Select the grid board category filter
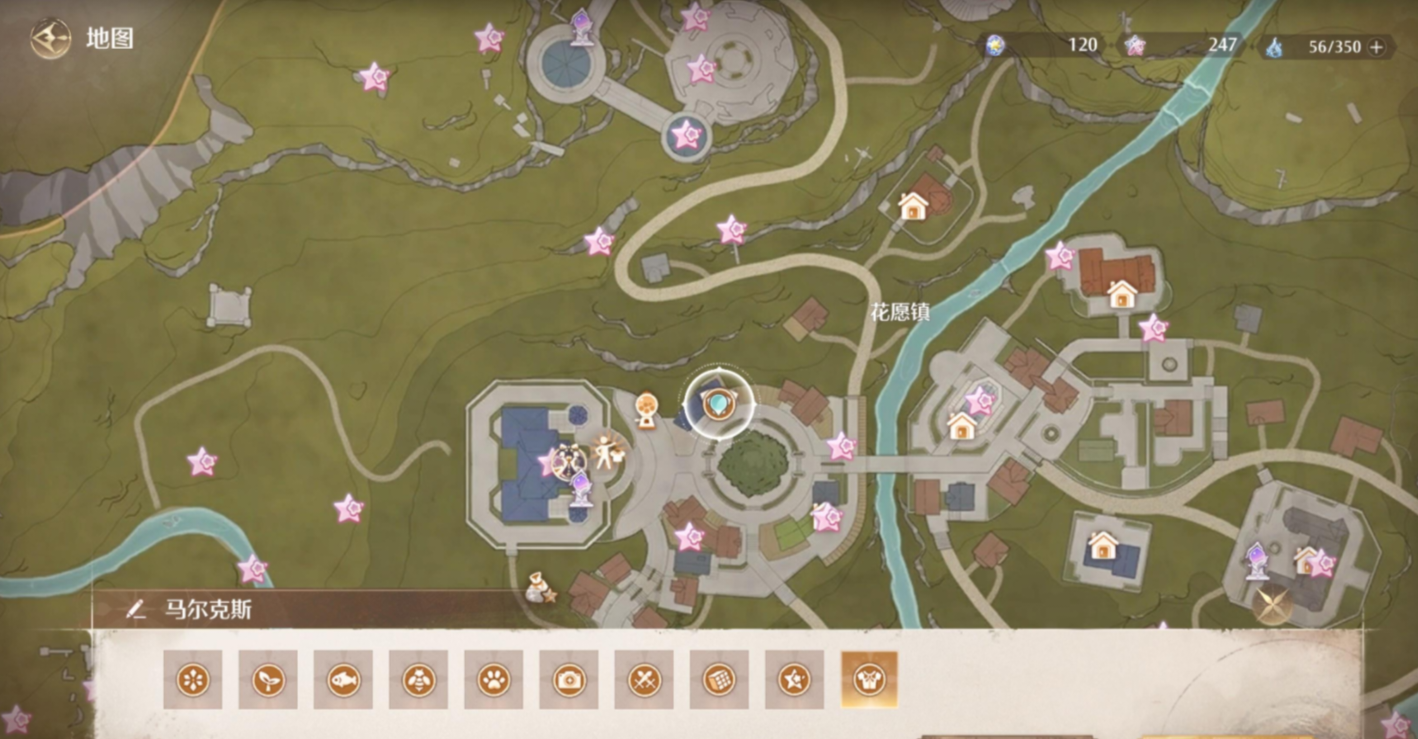Screen dimensions: 1418x739 pos(719,680)
